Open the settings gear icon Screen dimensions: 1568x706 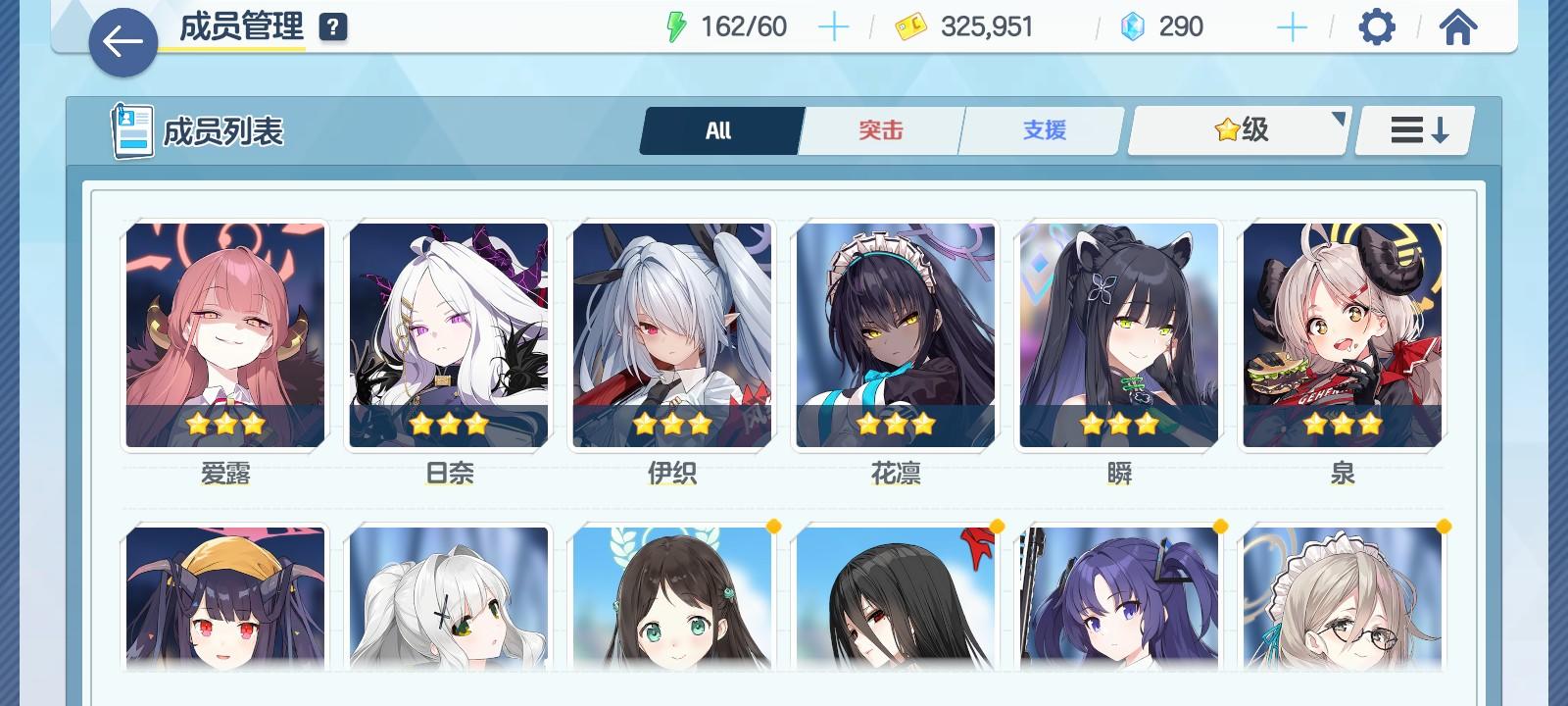(1378, 26)
